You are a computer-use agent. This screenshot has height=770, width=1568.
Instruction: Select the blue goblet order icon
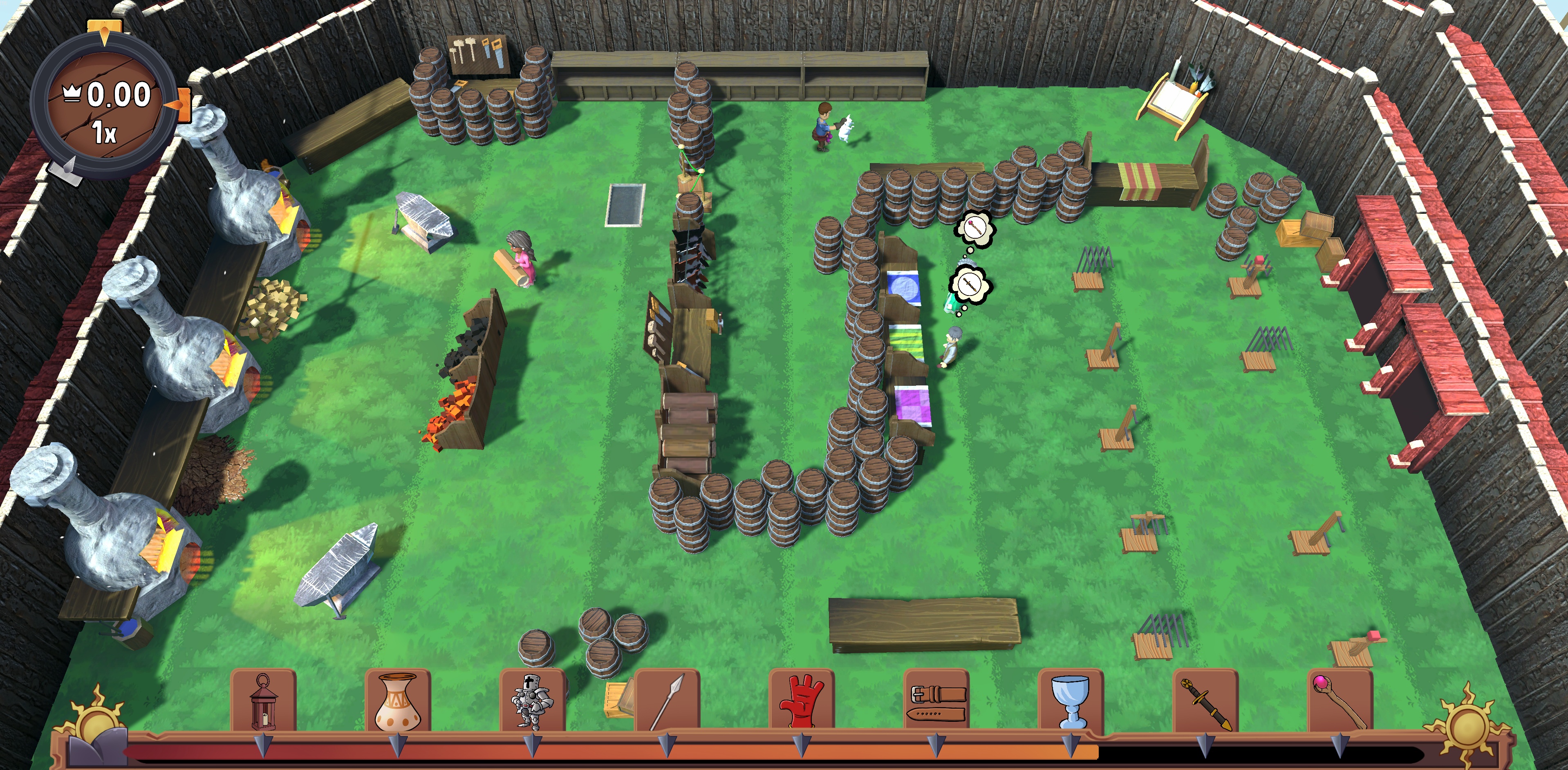coord(1071,701)
